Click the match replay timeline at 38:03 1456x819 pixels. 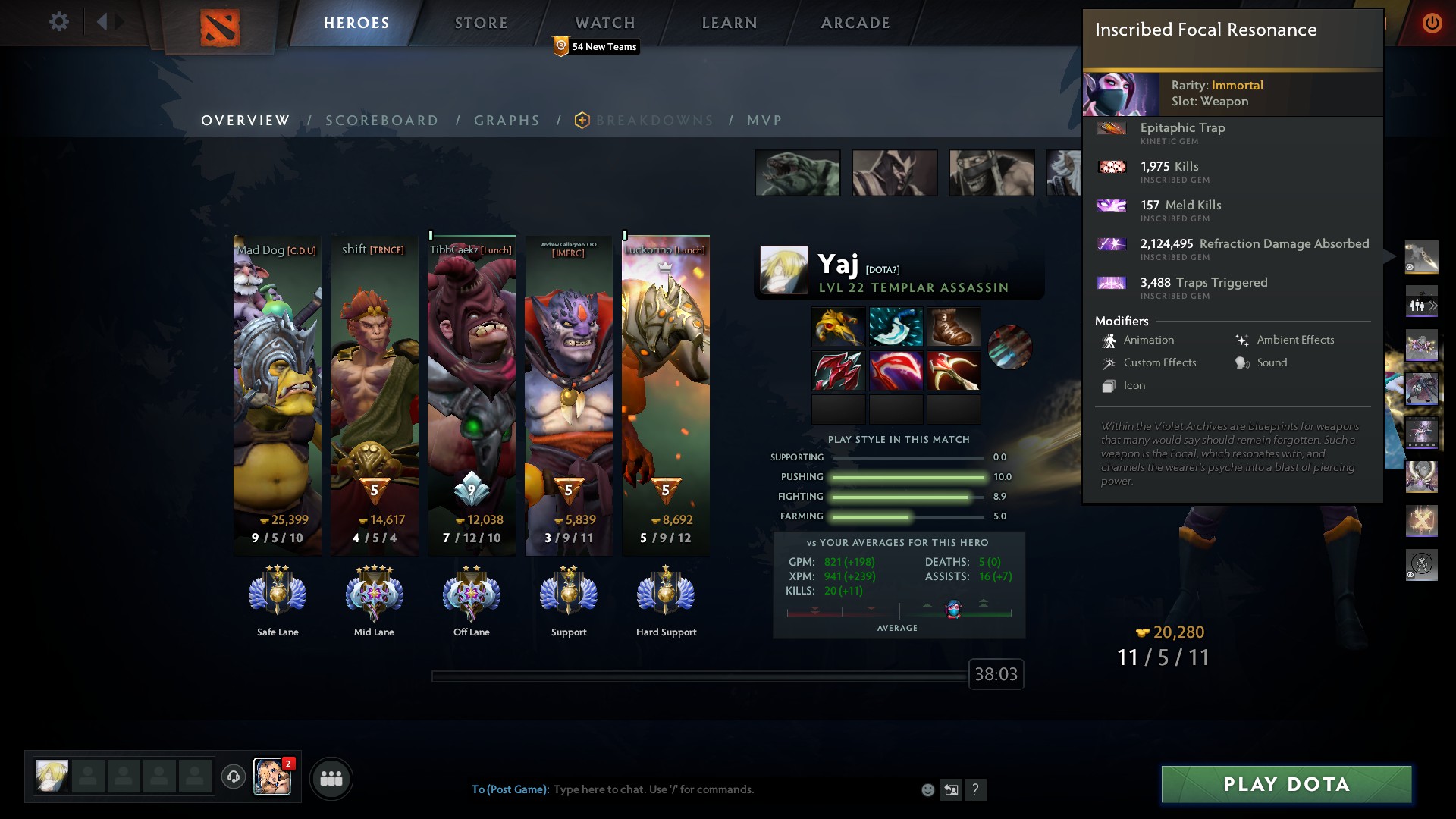(x=996, y=674)
